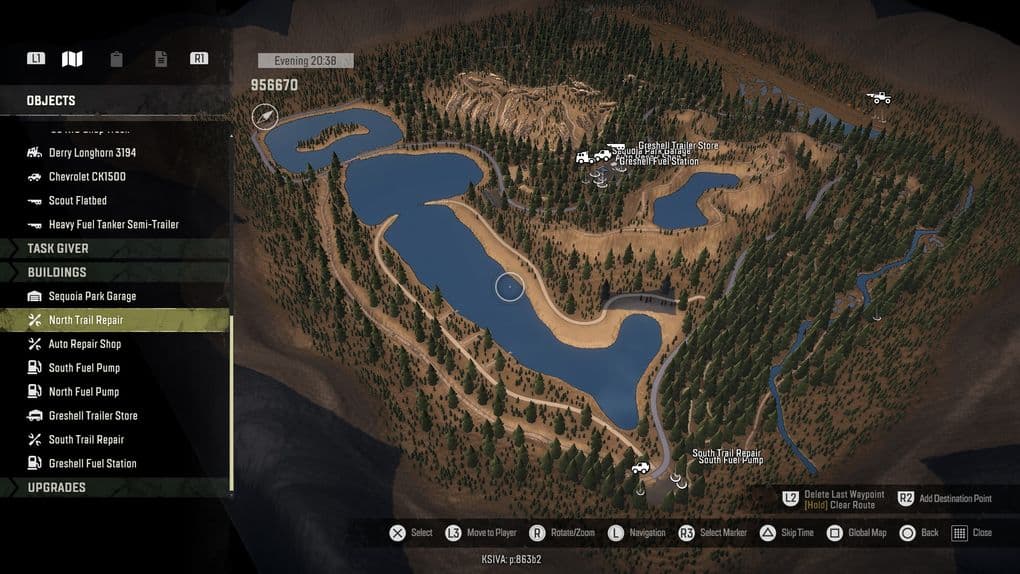Select Sequoia Park Garage in the buildings list
Image resolution: width=1020 pixels, height=574 pixels.
[92, 296]
